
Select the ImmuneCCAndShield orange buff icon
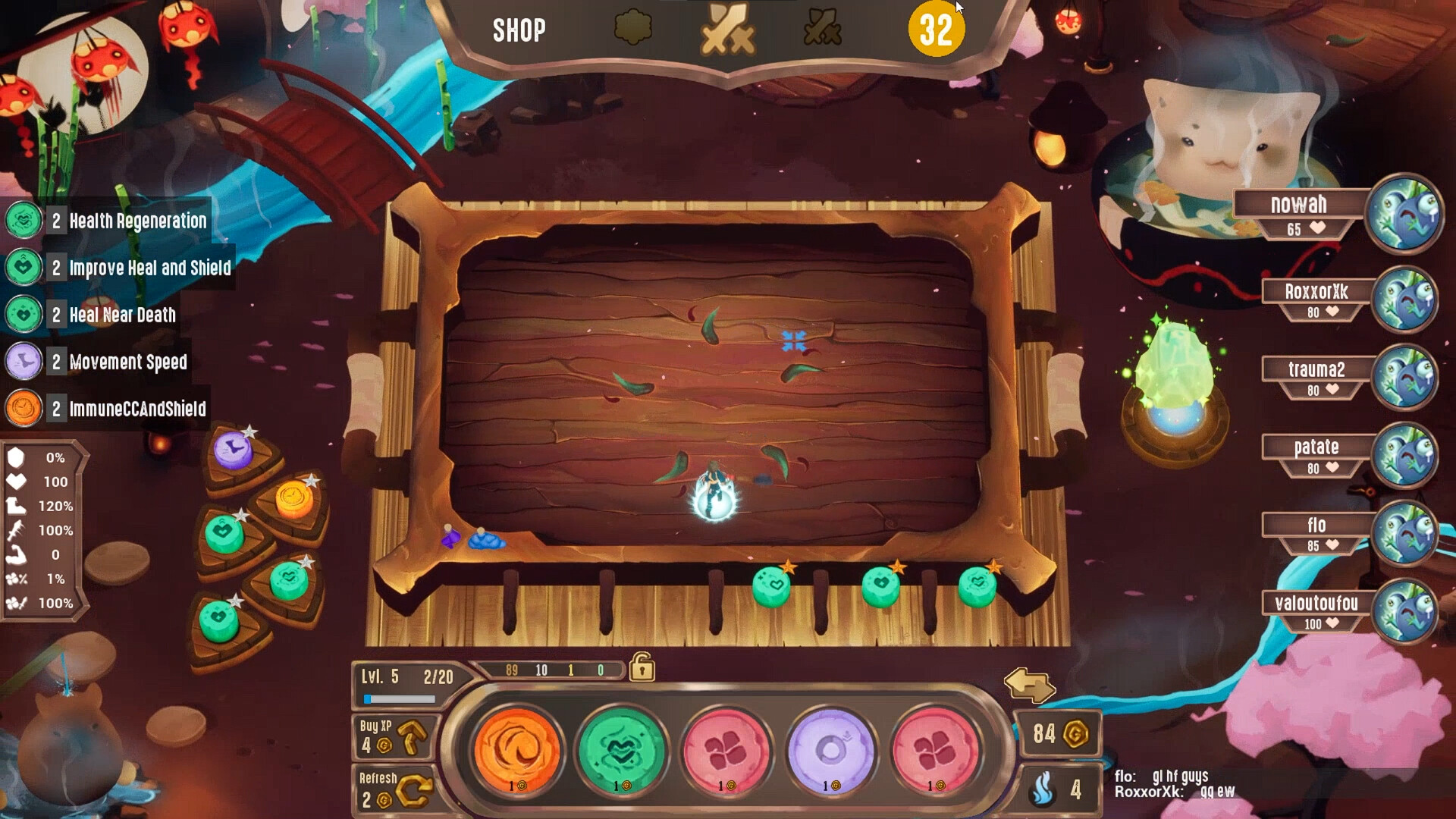pyautogui.click(x=23, y=408)
